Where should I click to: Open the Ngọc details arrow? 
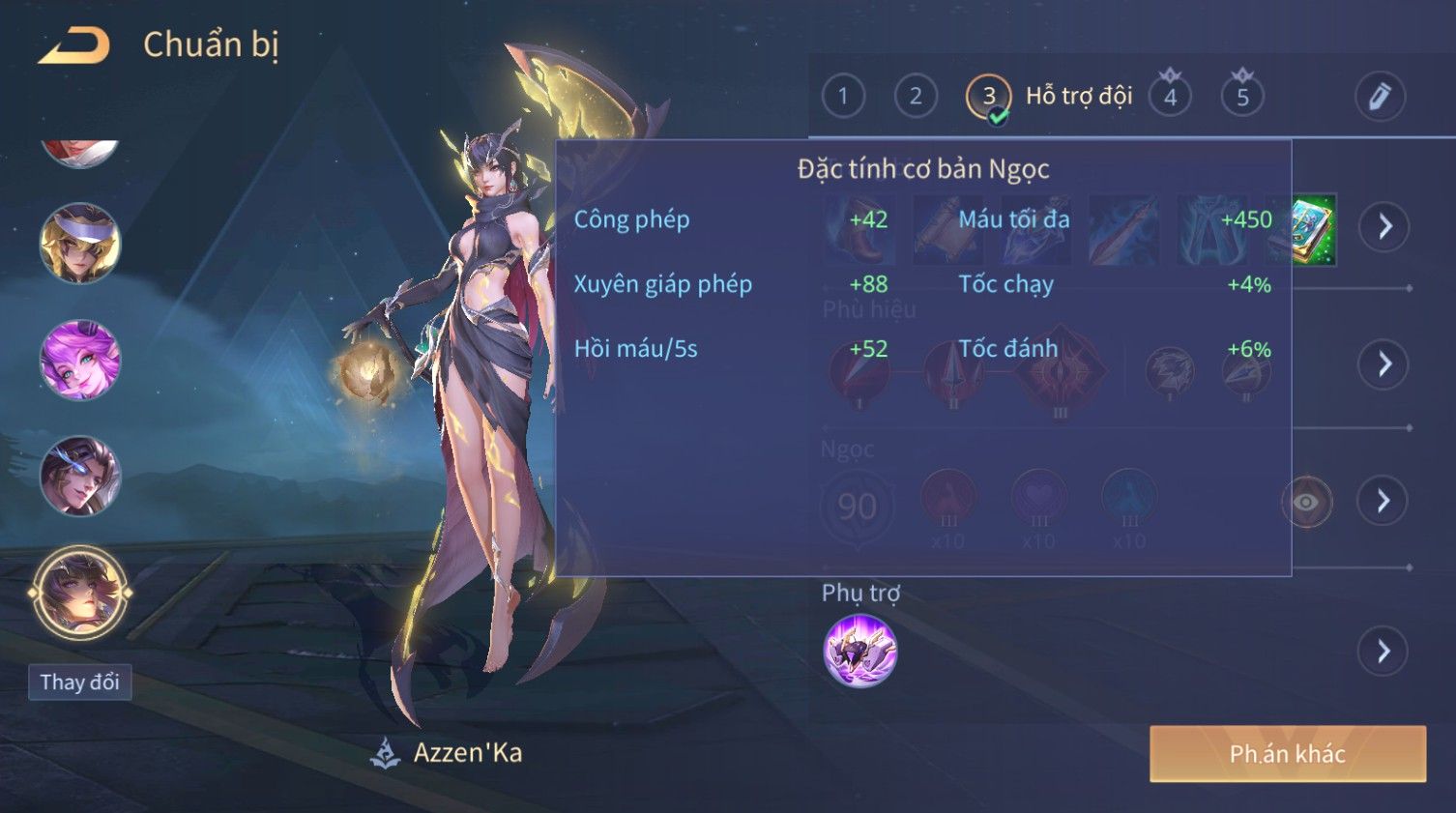pyautogui.click(x=1384, y=501)
